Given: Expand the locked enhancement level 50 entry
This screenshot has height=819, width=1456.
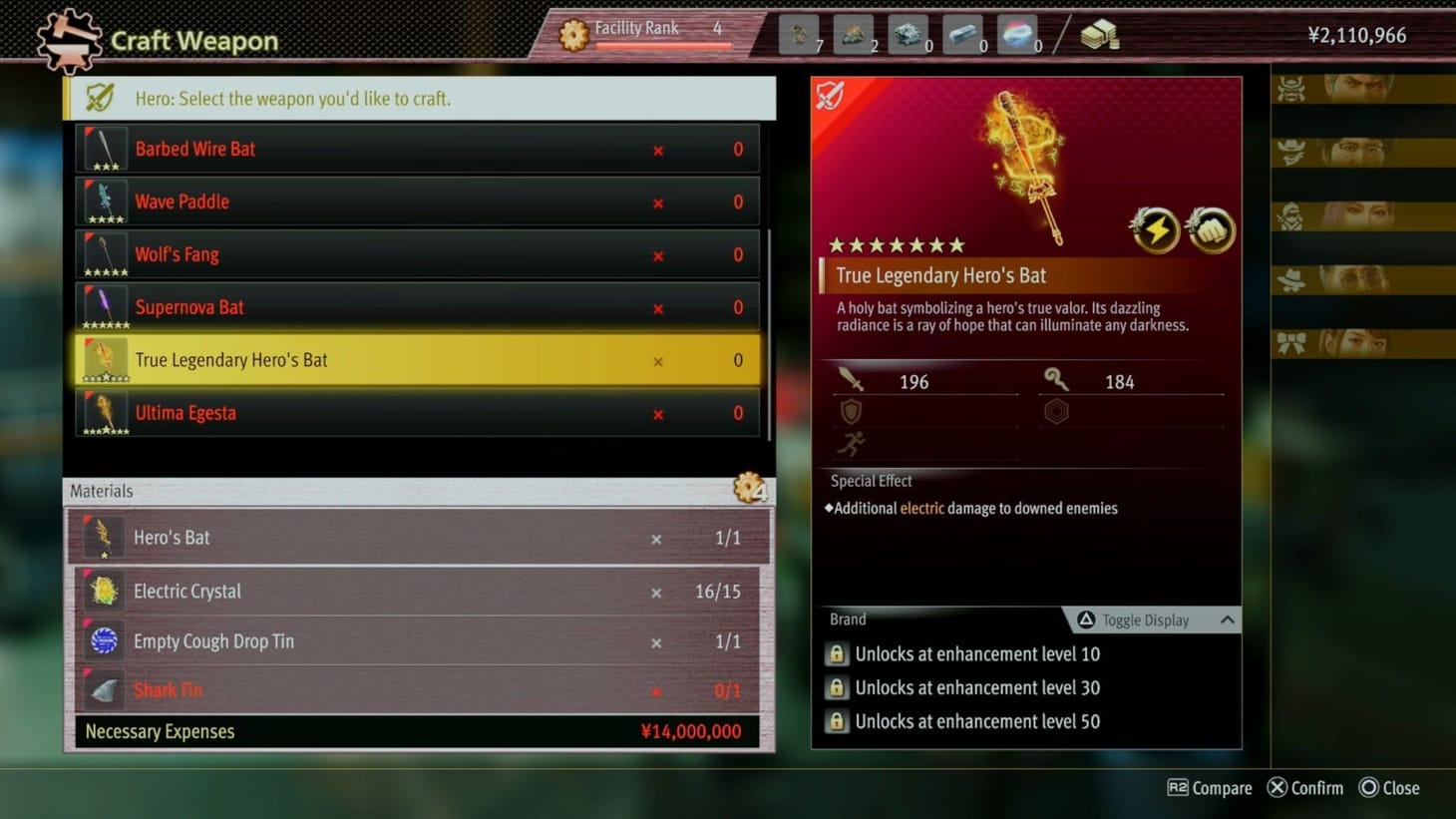Looking at the screenshot, I should click(x=976, y=721).
